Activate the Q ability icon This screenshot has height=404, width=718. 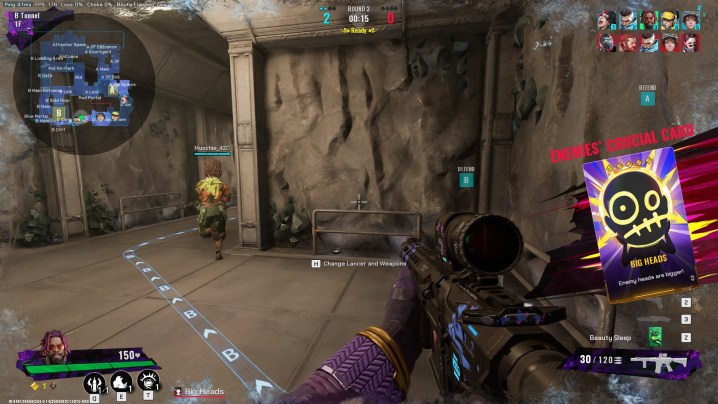coord(95,382)
